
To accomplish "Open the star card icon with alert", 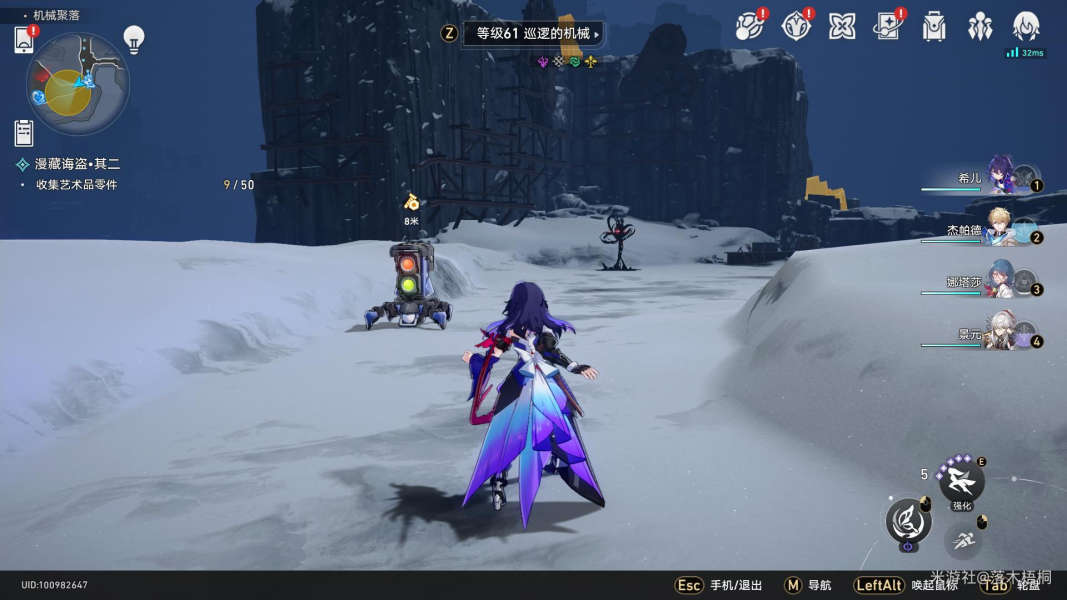I will (888, 27).
